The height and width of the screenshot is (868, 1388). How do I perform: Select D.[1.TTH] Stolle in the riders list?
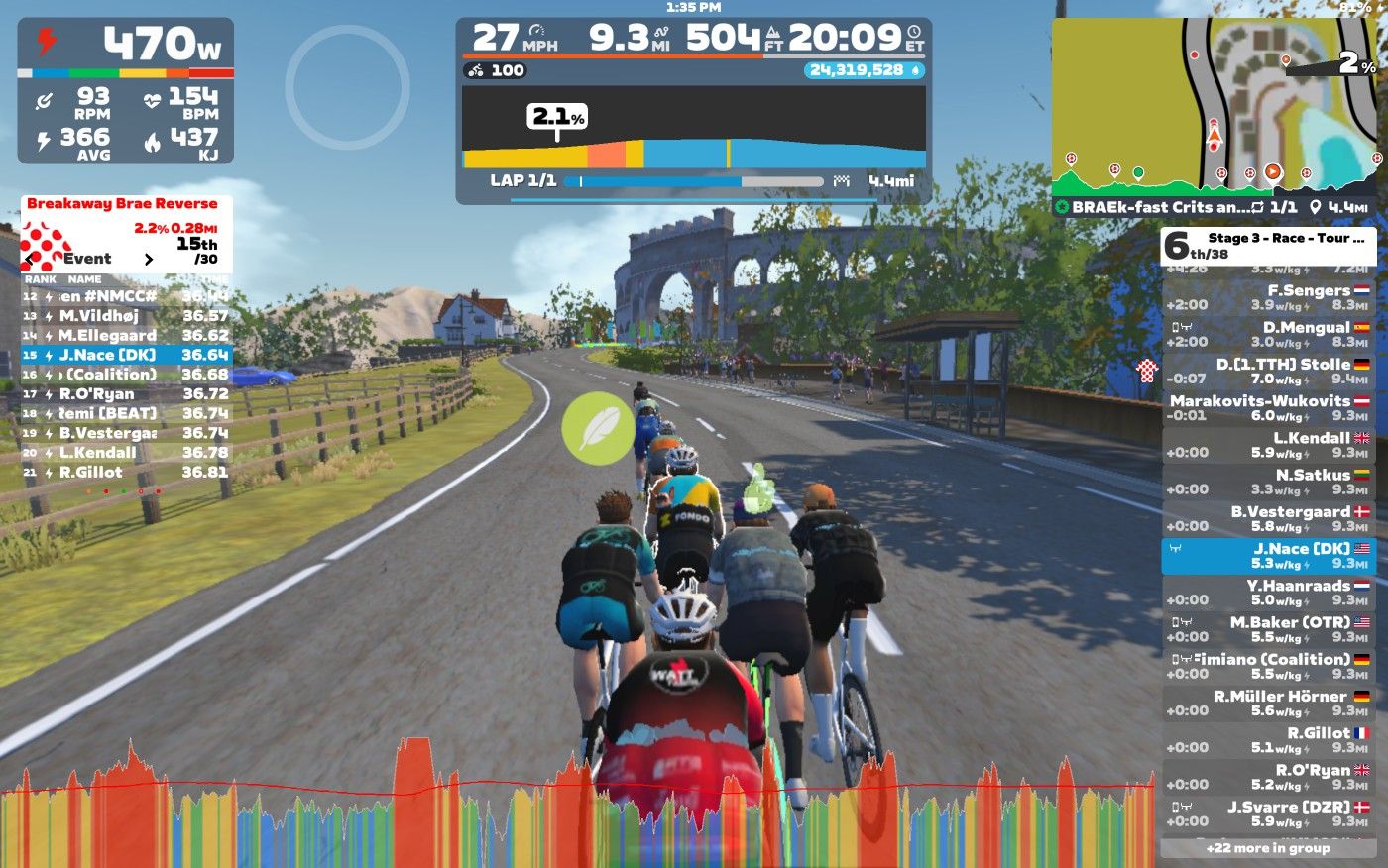[x=1269, y=371]
